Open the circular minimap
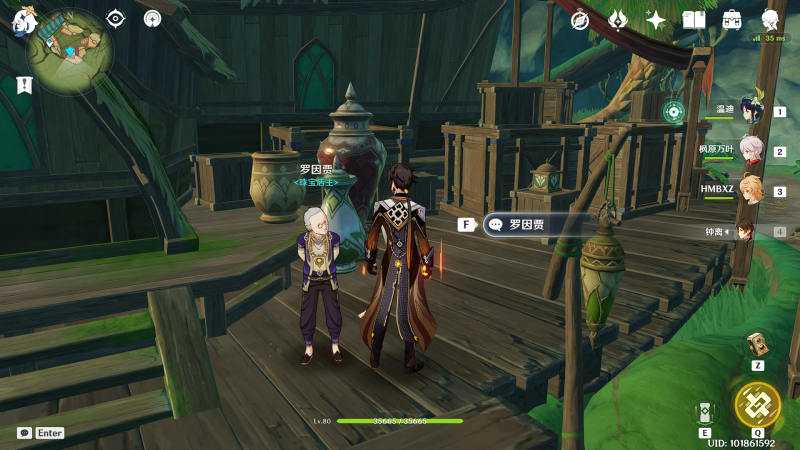The width and height of the screenshot is (800, 450). [x=69, y=50]
